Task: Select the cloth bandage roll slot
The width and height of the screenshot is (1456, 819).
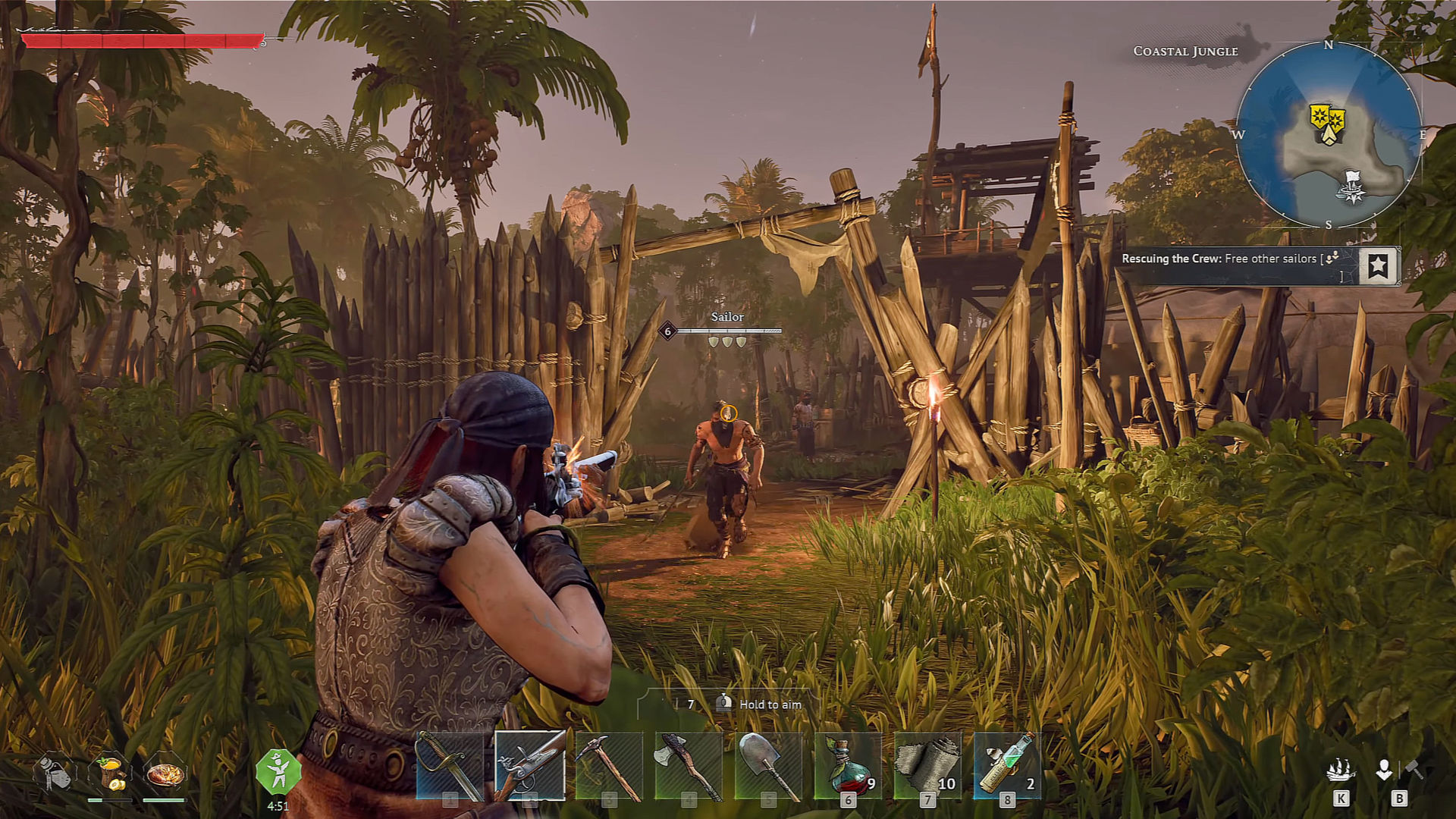Action: 927,766
